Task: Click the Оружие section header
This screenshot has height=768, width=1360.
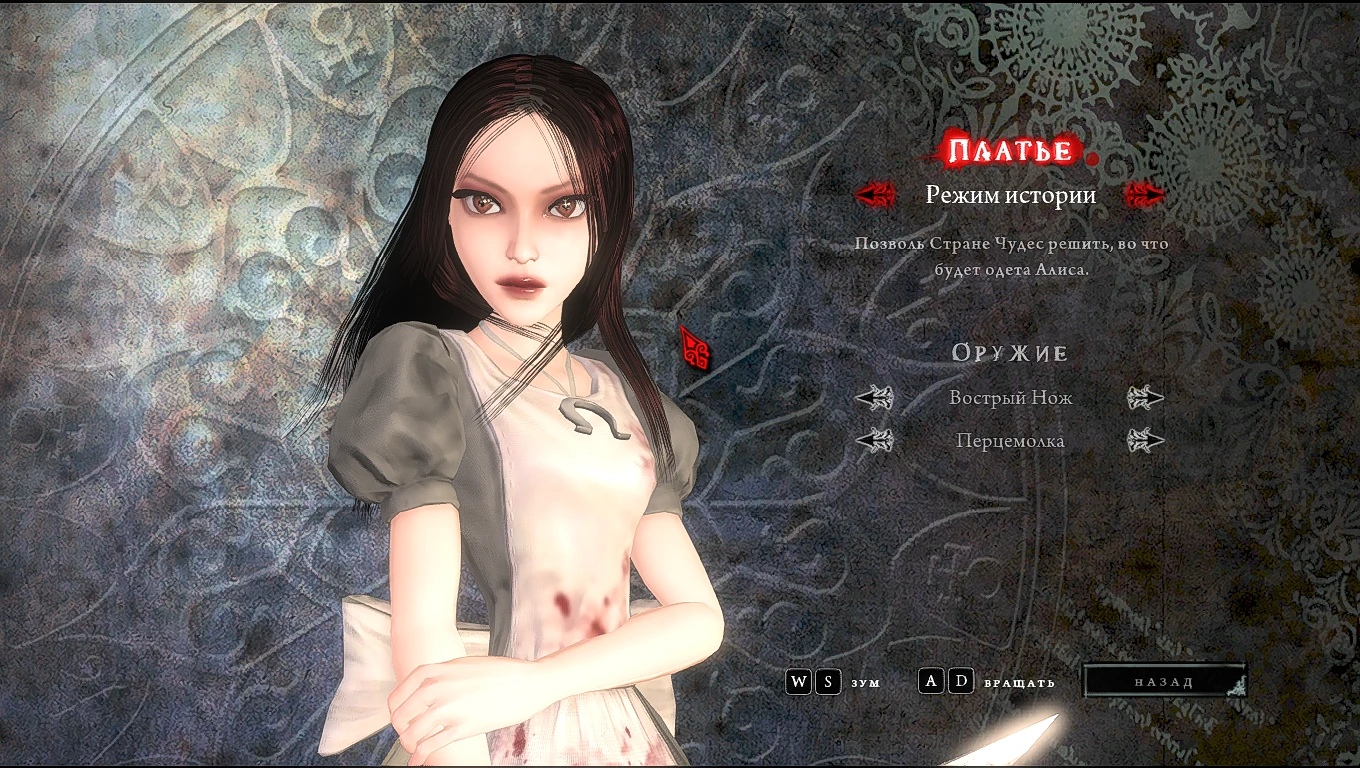Action: pyautogui.click(x=1011, y=352)
